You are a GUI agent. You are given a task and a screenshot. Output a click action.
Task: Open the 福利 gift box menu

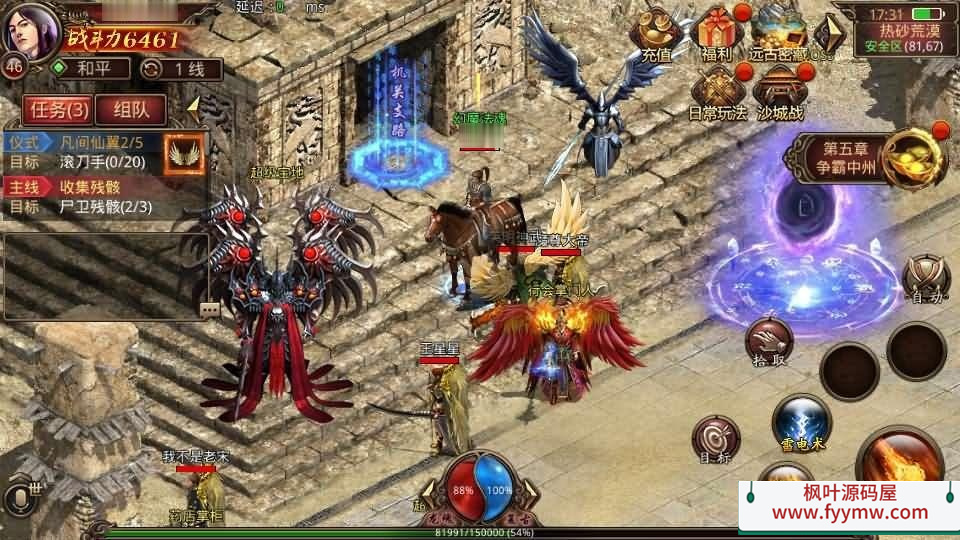[717, 36]
